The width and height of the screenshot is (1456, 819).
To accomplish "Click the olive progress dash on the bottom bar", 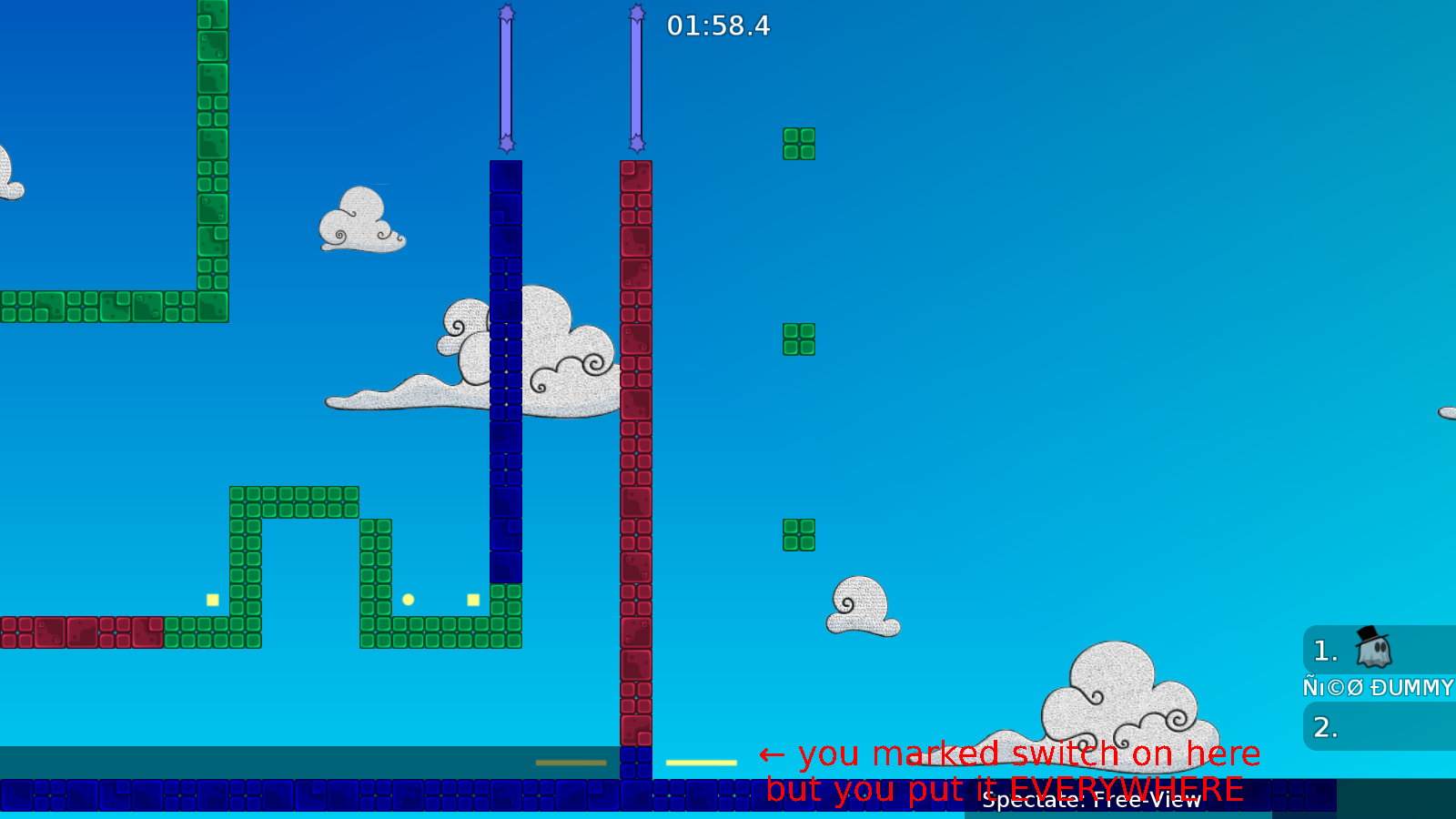I will click(x=570, y=762).
